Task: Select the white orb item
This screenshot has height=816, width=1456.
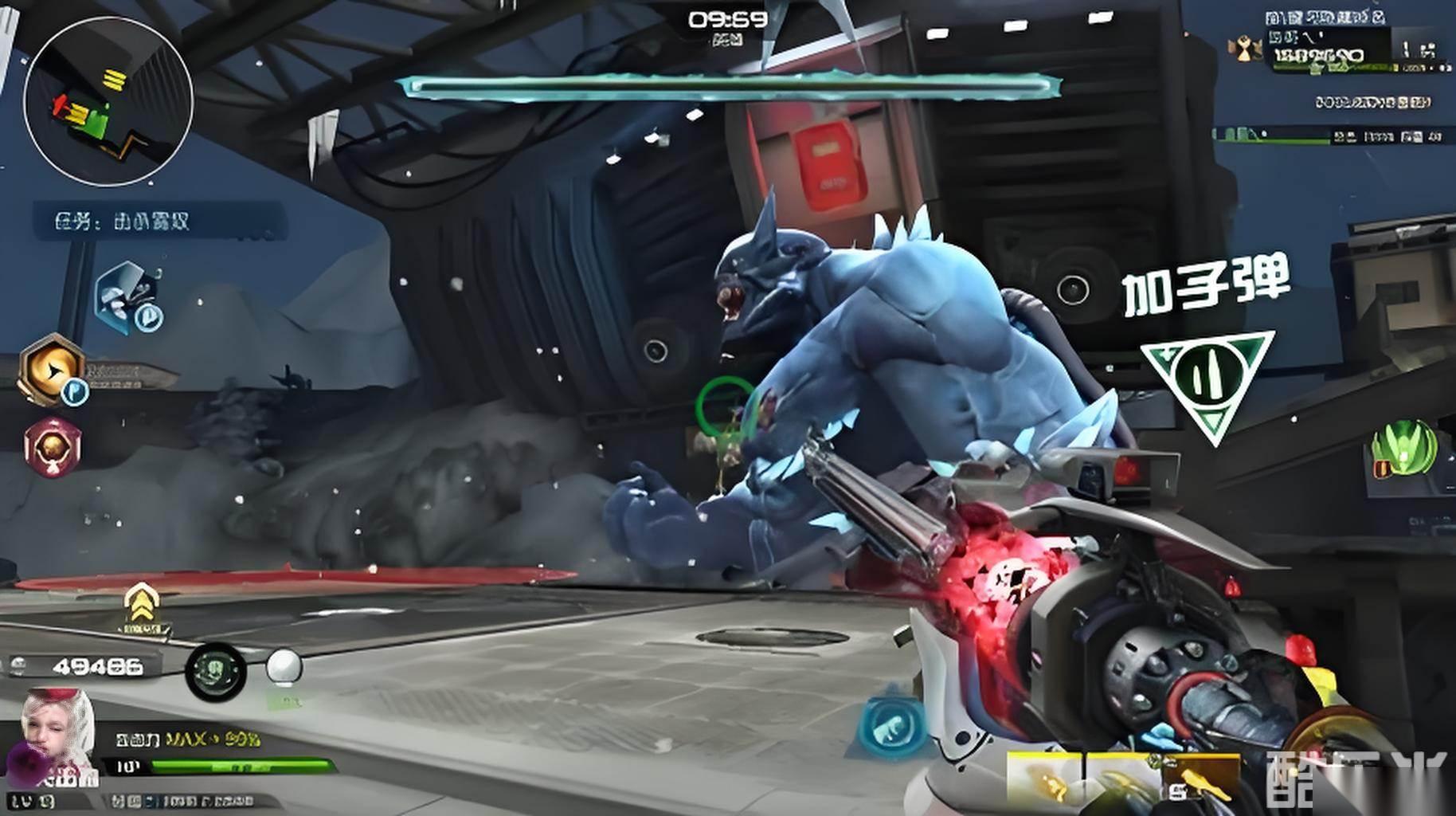Action: click(284, 668)
